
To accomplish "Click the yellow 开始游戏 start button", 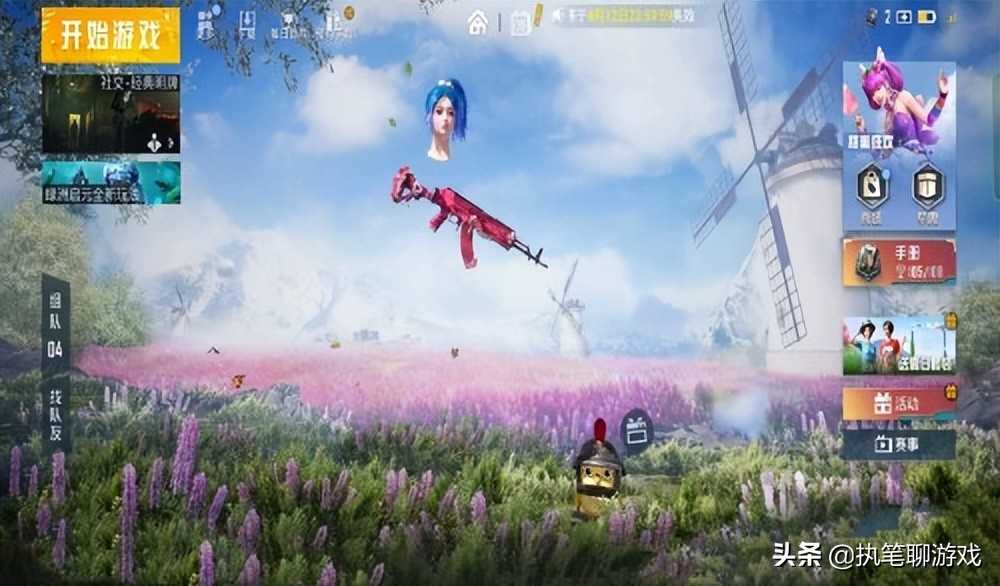I will point(110,36).
